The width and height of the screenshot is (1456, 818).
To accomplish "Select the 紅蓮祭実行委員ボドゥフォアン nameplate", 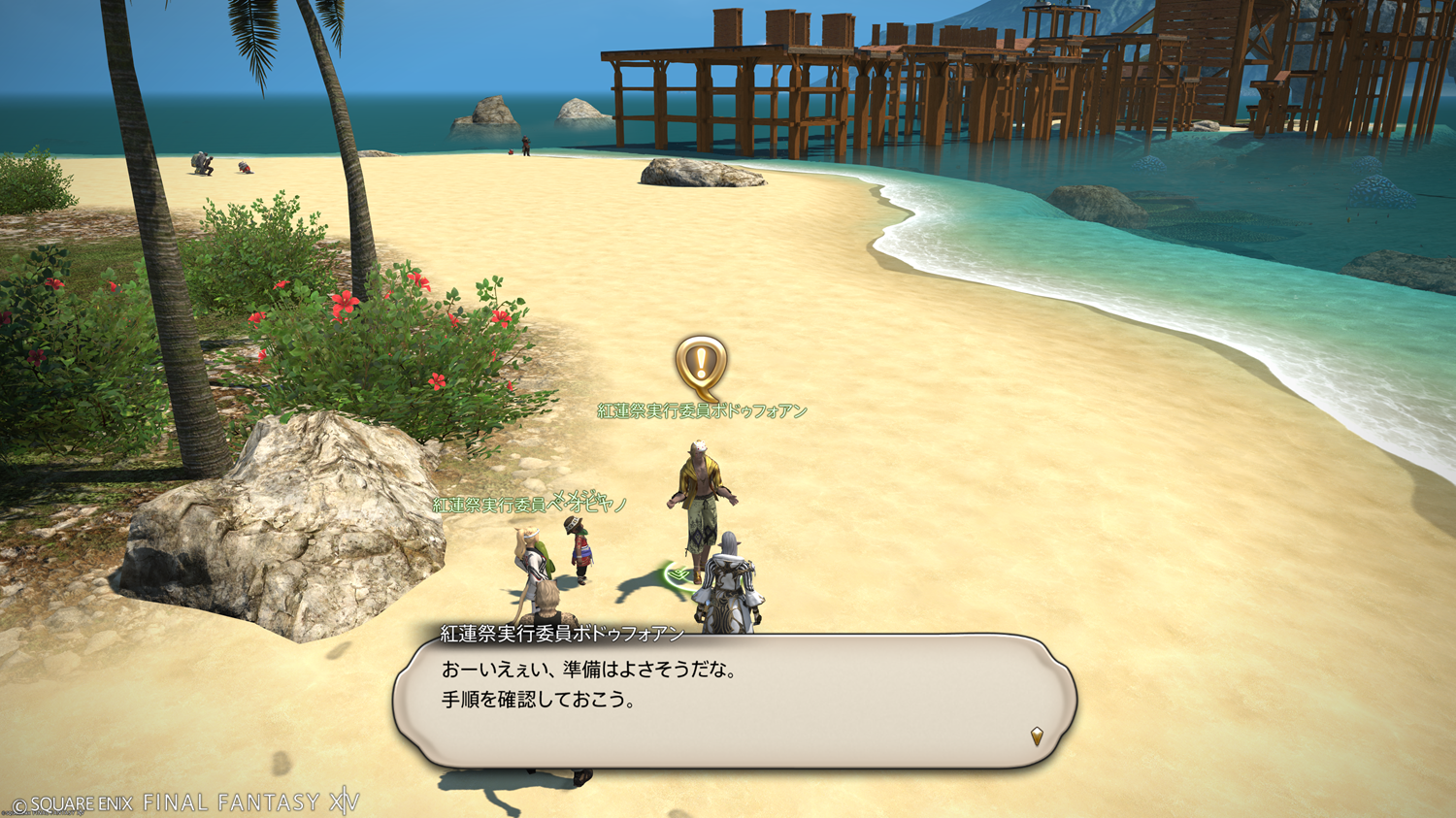I will point(702,411).
